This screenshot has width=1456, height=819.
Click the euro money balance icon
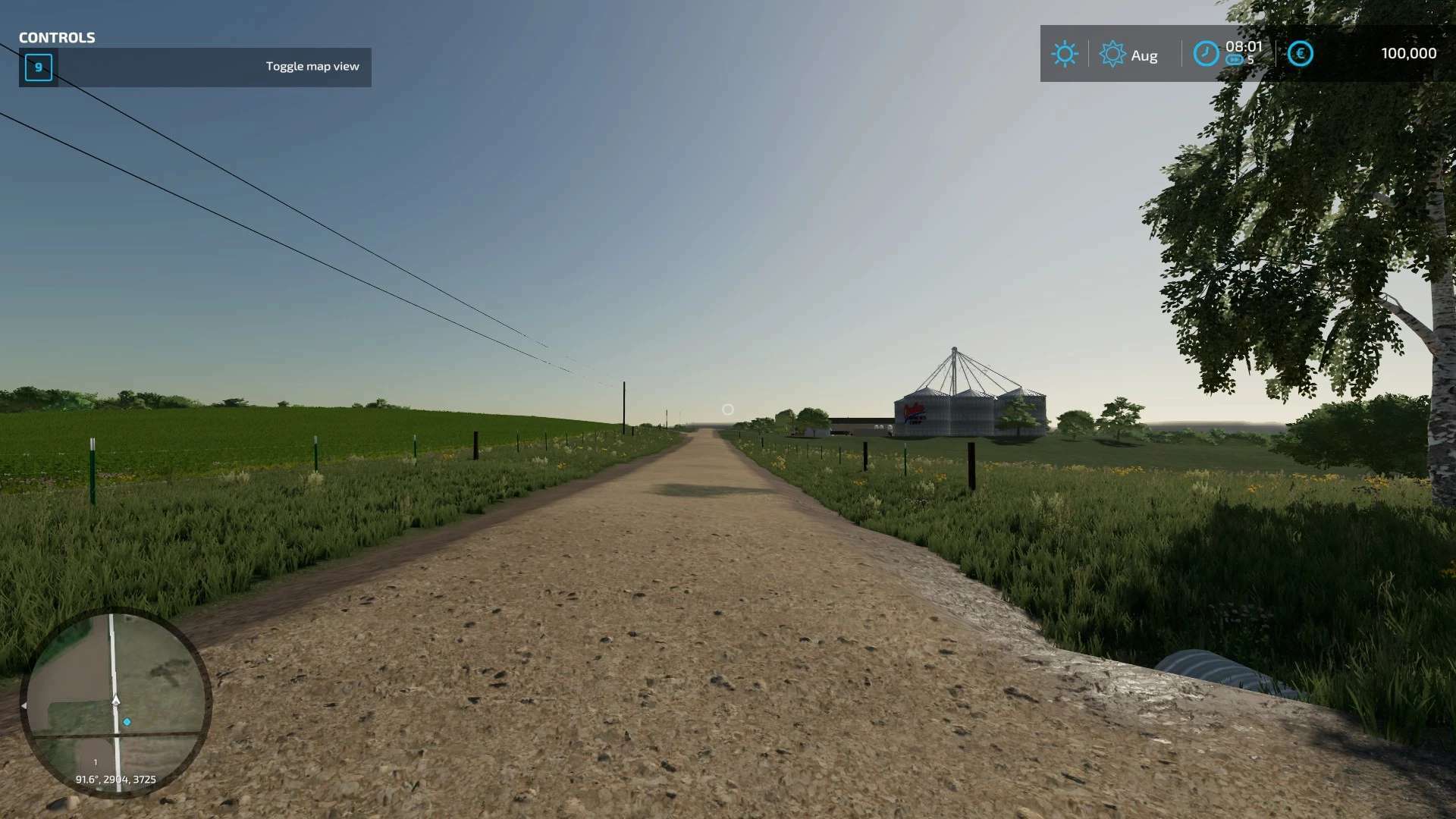click(1300, 54)
